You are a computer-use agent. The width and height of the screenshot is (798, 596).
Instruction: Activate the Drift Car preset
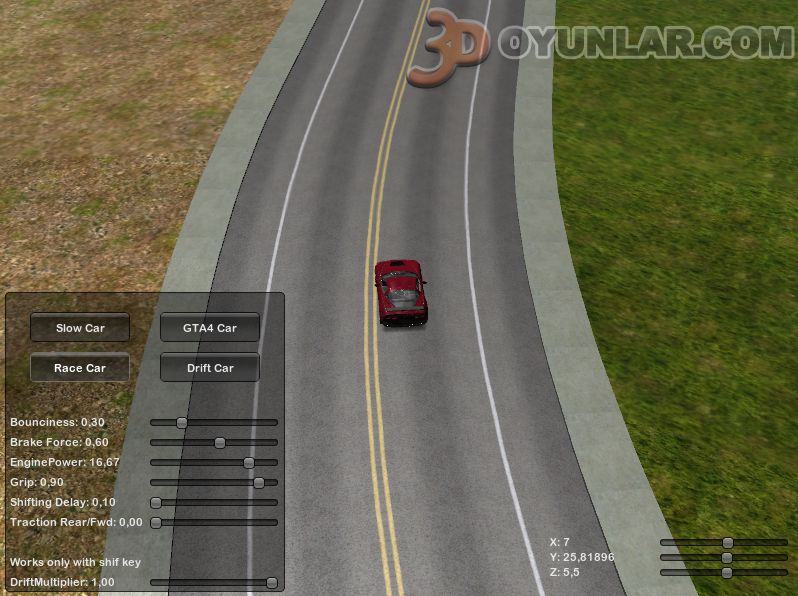[x=210, y=368]
